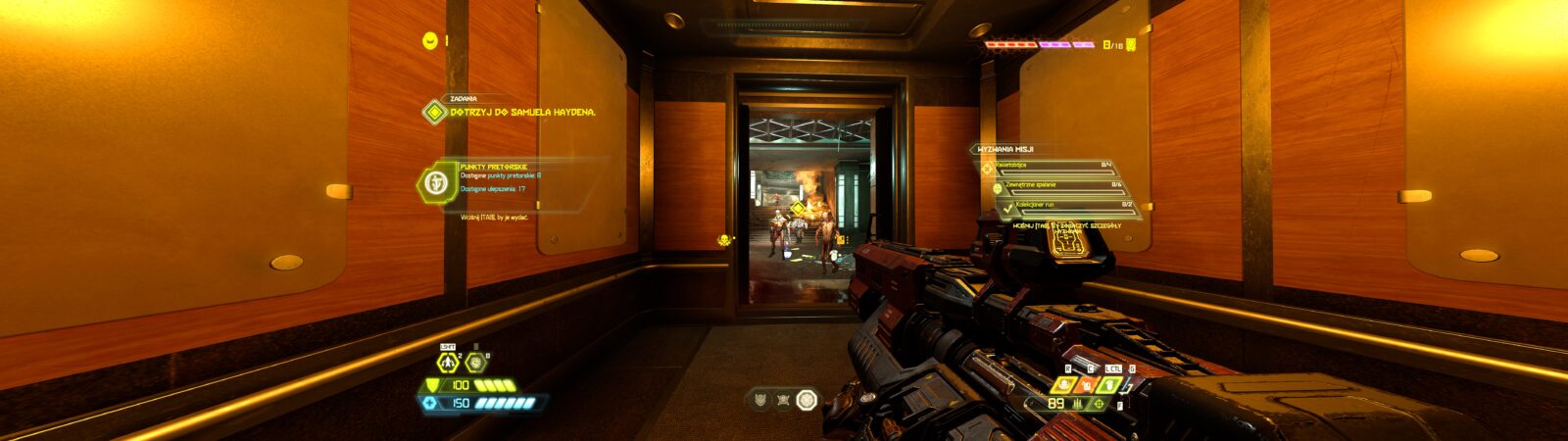
Task: Select the highlighted circular rune in bottom center
Action: [807, 399]
